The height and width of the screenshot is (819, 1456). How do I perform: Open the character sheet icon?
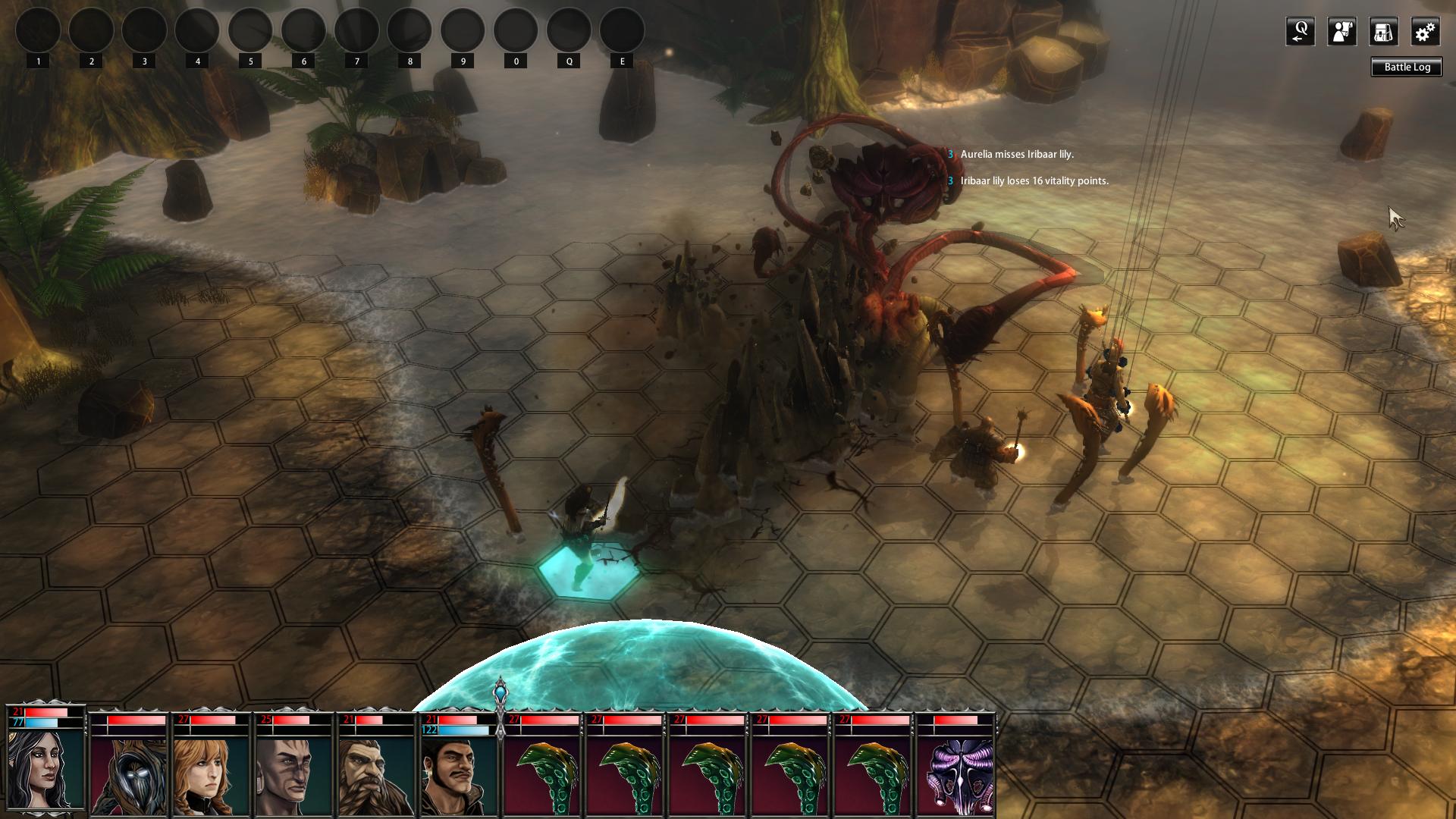click(1341, 32)
